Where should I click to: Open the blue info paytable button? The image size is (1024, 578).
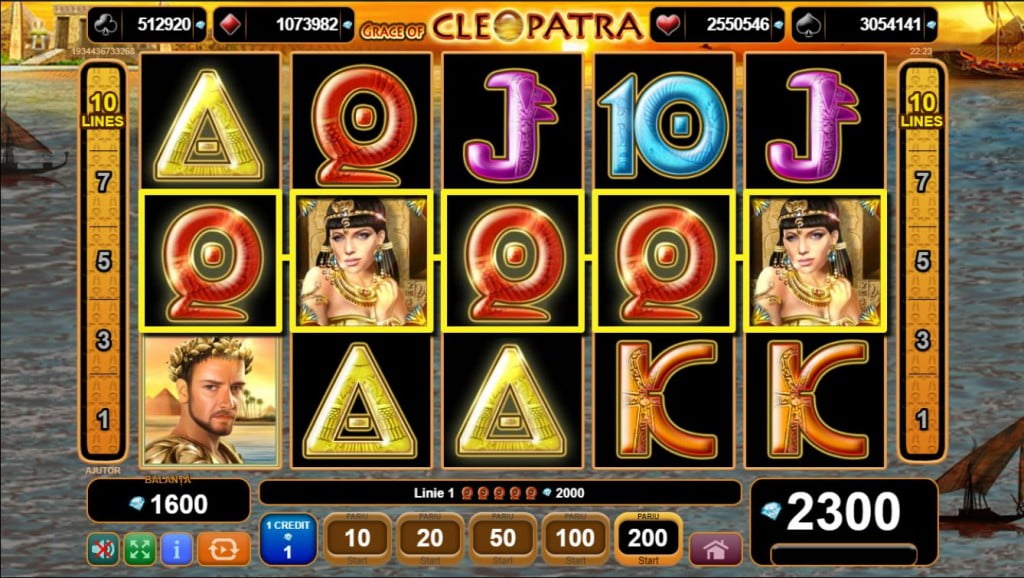(x=176, y=549)
